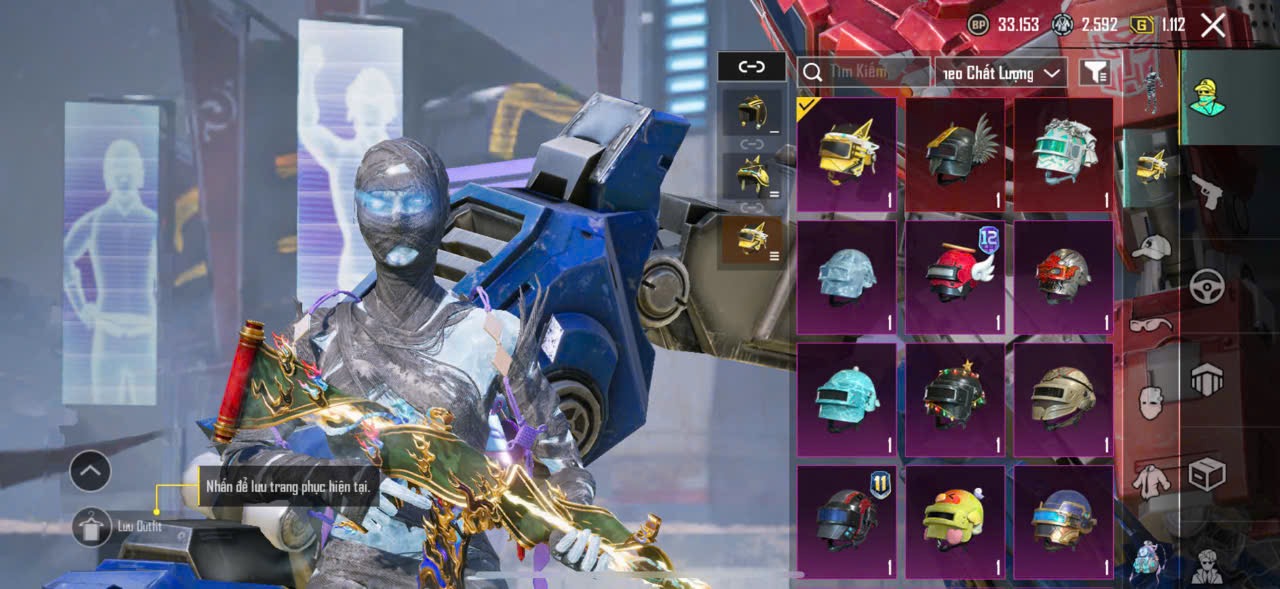1280x589 pixels.
Task: Expand the up-arrow circle button
Action: pyautogui.click(x=90, y=471)
